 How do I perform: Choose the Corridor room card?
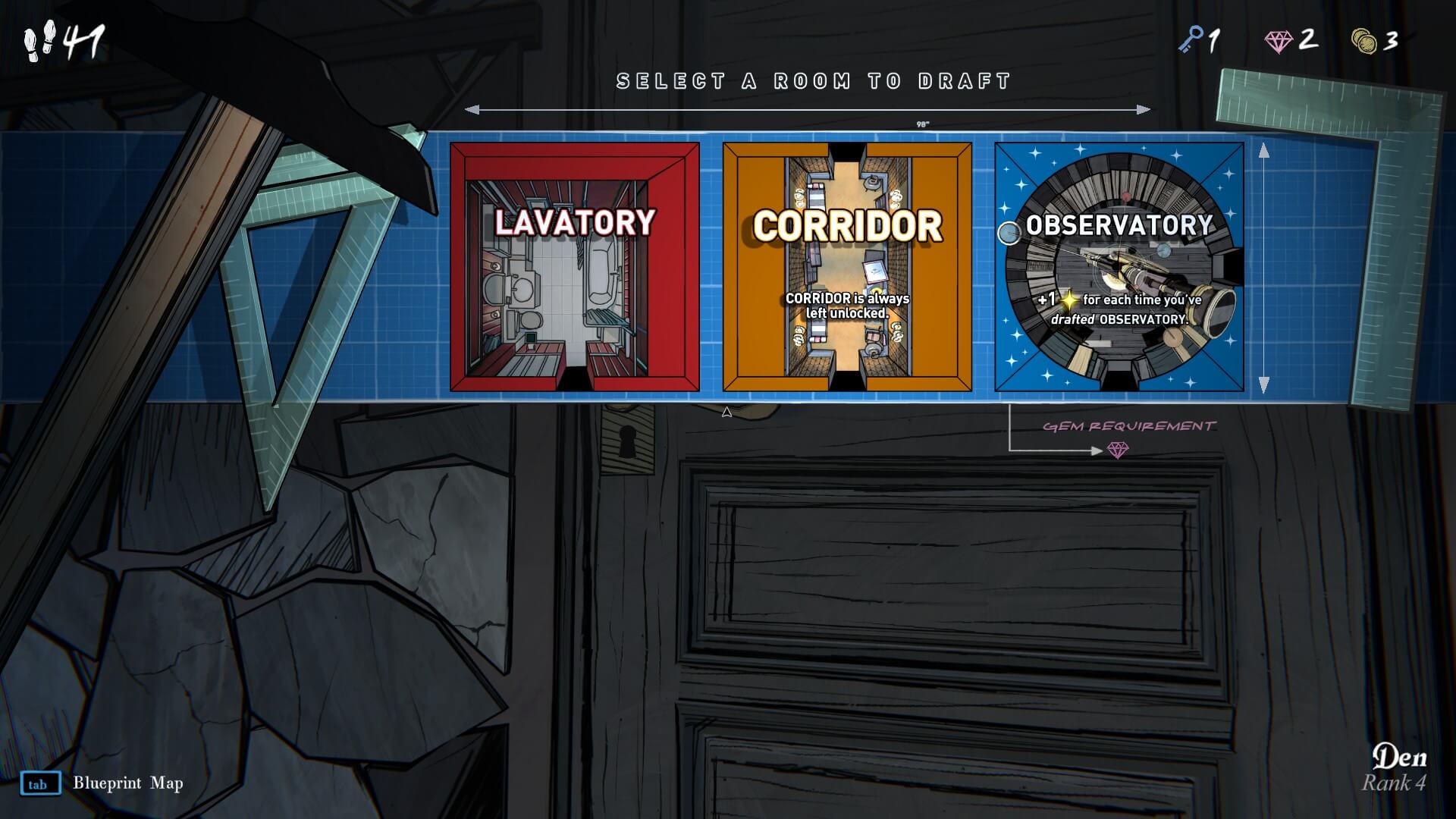pos(846,267)
